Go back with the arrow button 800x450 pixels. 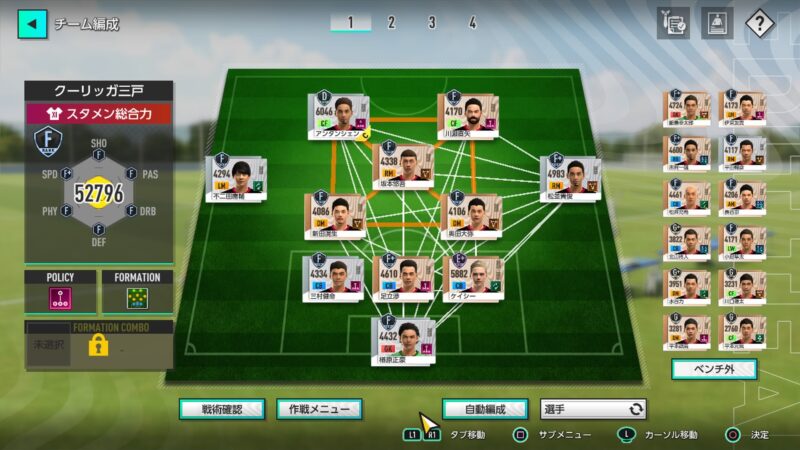tap(32, 23)
